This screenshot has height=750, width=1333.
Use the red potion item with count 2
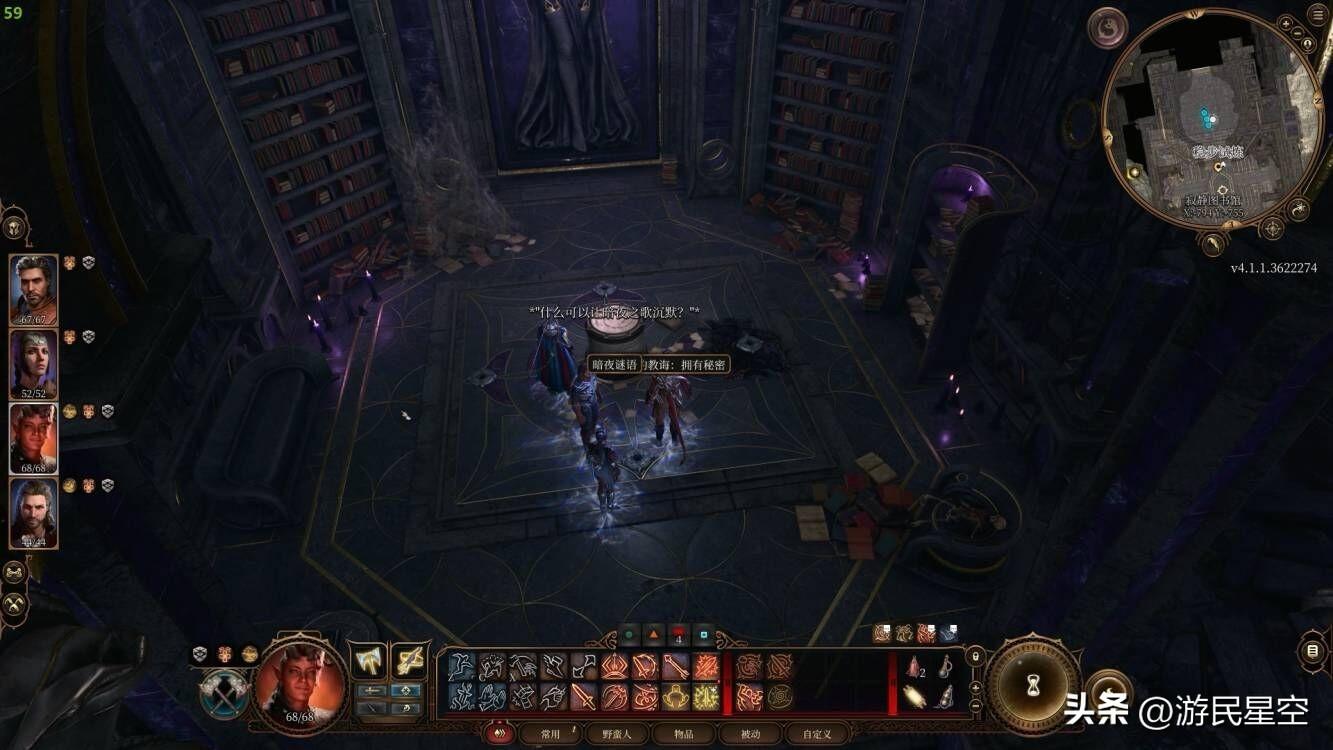914,667
